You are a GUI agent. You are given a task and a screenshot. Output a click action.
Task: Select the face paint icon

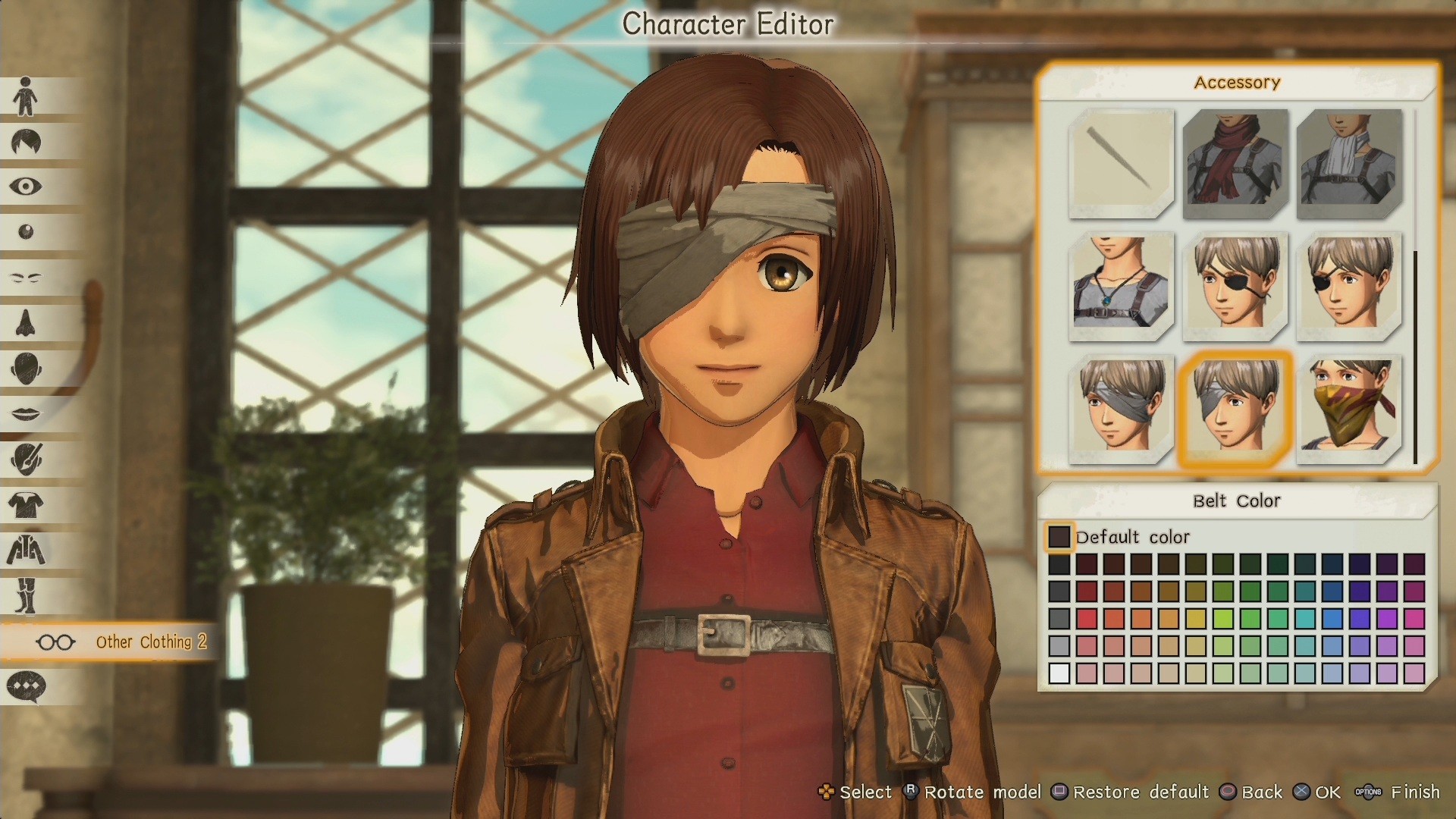[27, 459]
